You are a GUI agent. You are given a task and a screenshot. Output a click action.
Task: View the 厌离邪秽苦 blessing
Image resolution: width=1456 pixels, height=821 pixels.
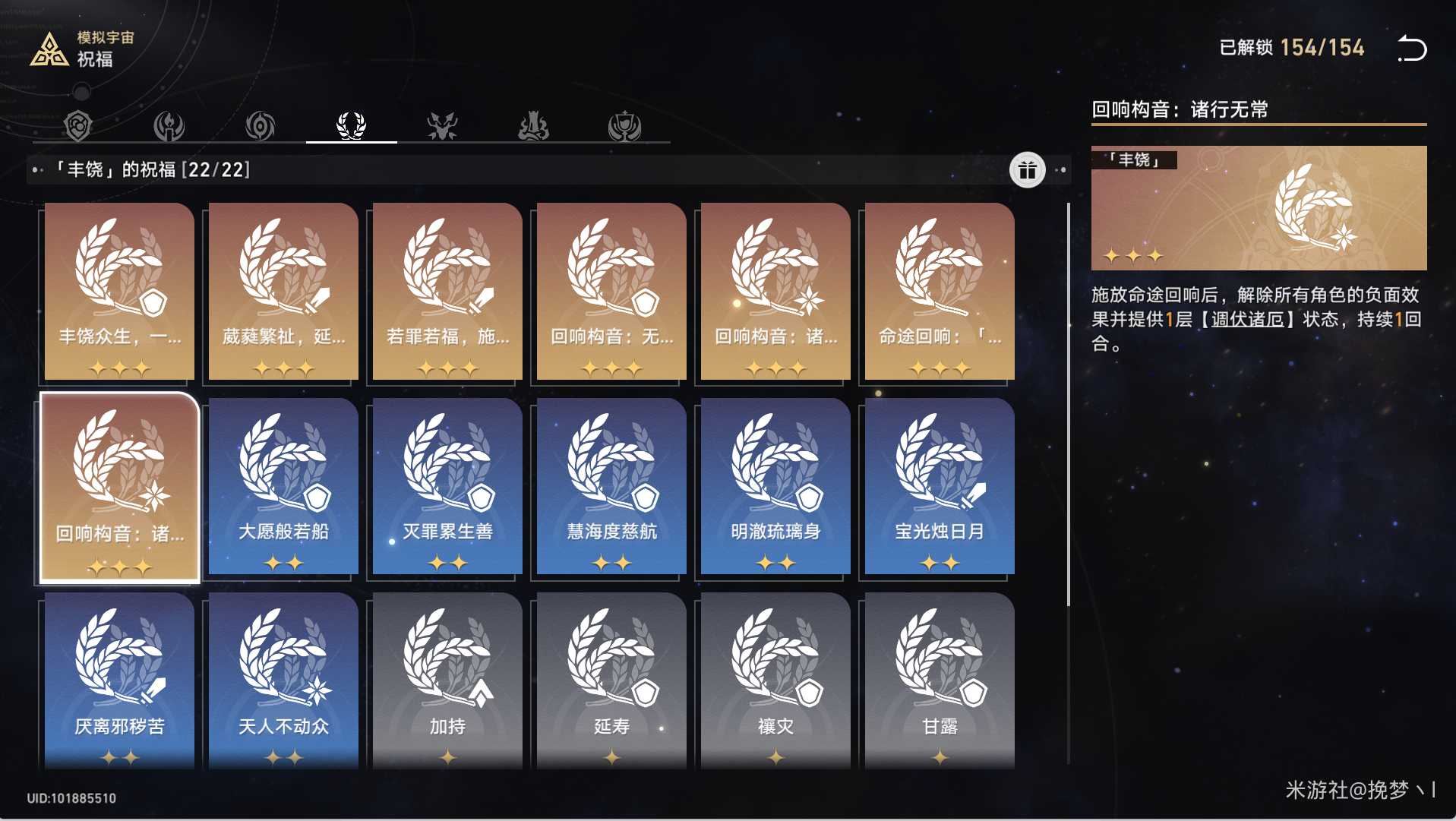(x=119, y=680)
